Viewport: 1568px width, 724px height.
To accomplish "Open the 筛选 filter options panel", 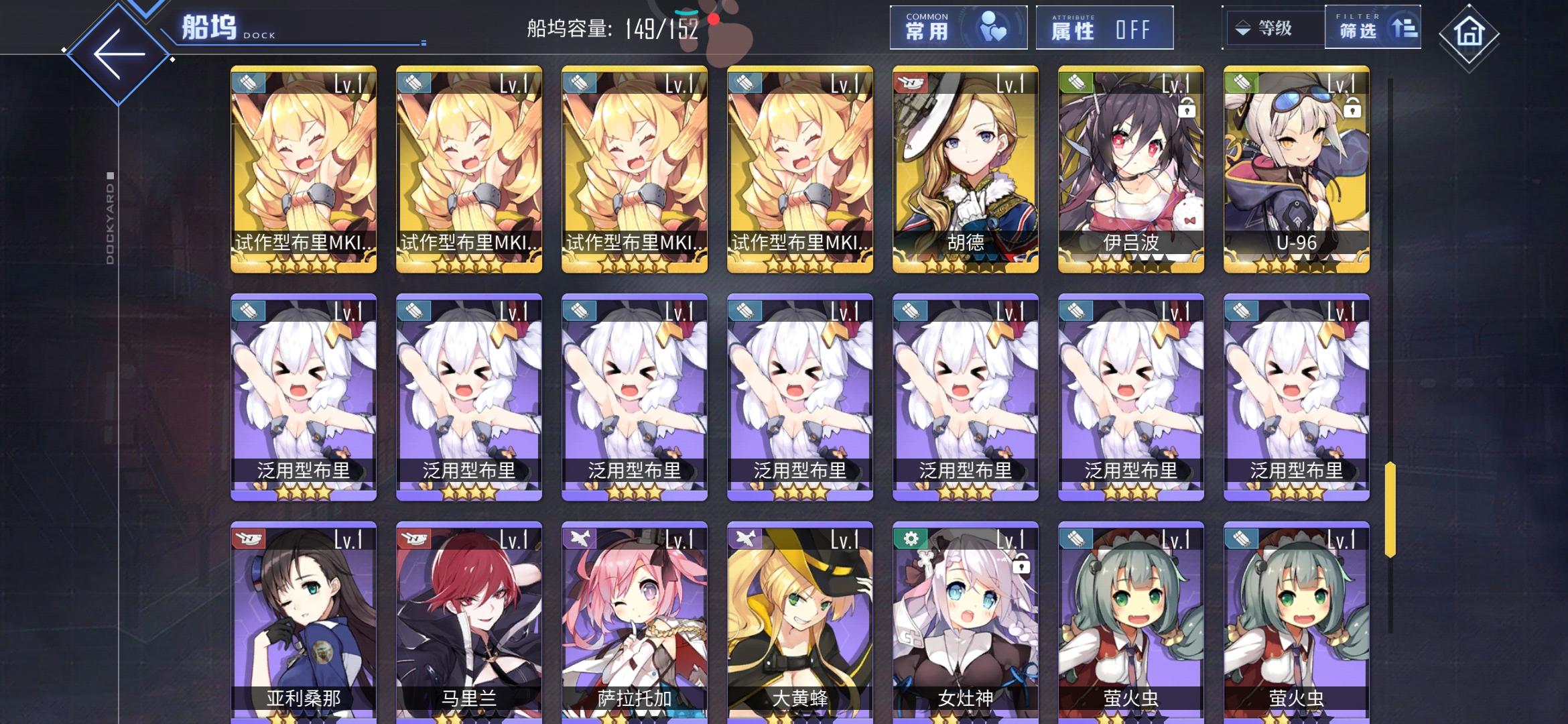I will (1374, 27).
